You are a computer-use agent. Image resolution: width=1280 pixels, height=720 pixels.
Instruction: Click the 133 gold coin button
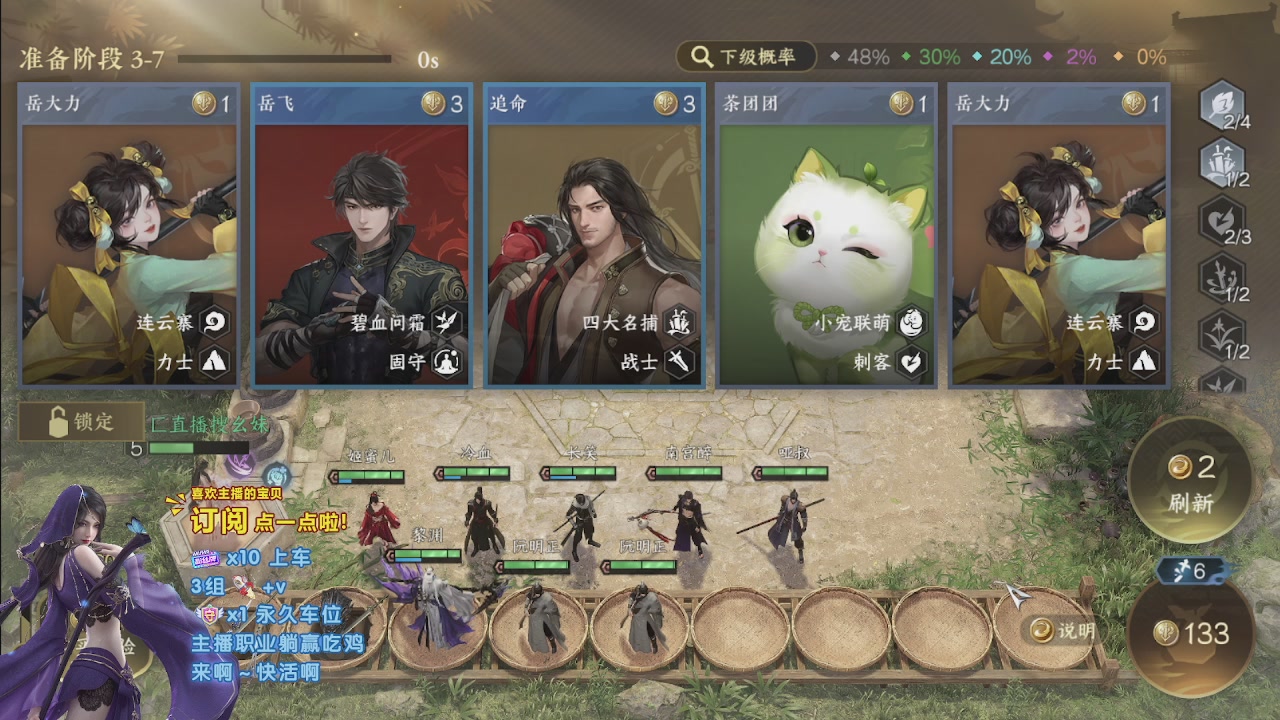coord(1190,632)
